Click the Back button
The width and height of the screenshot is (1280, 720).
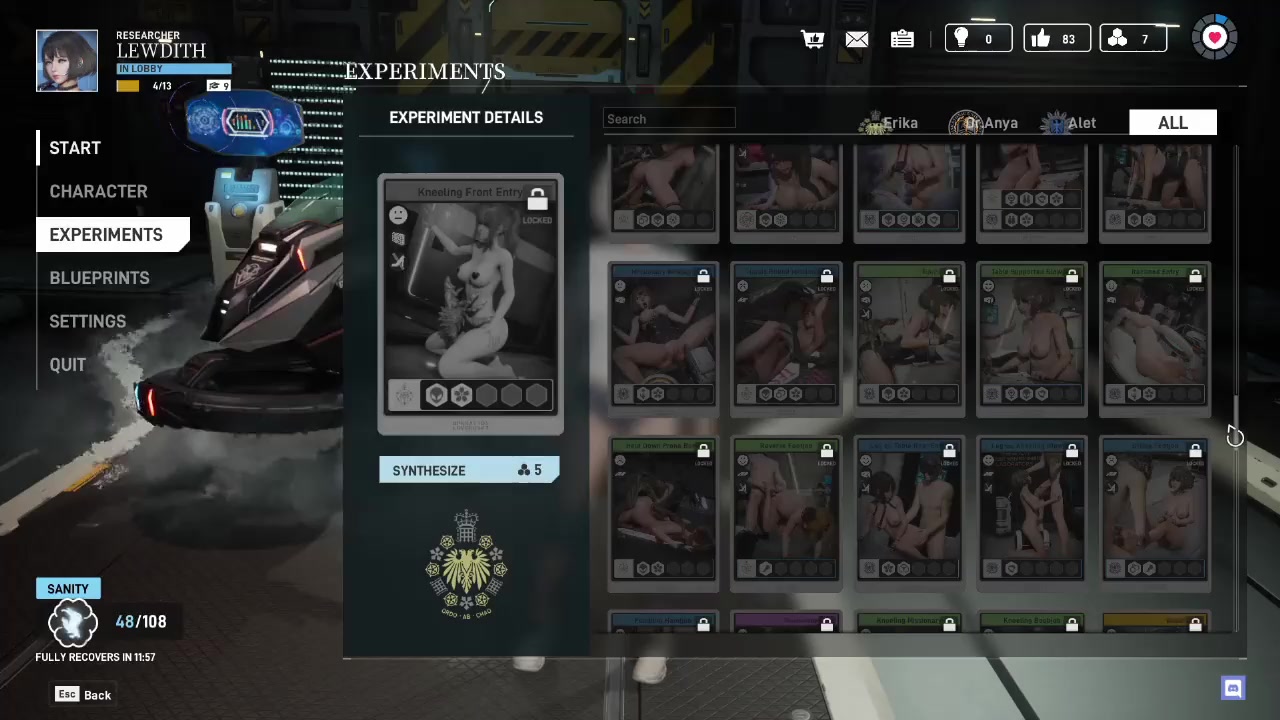(84, 695)
